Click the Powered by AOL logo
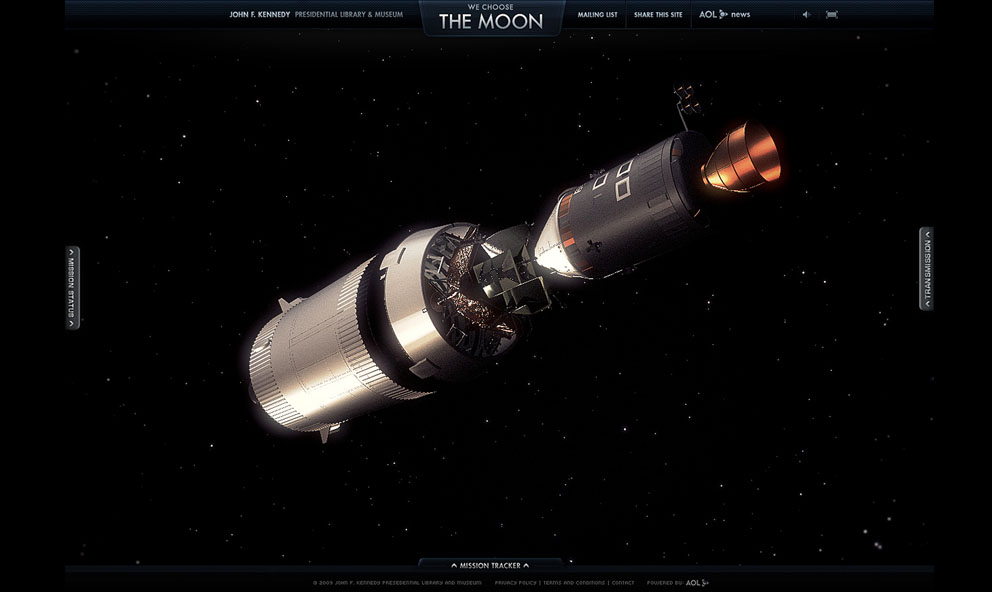The height and width of the screenshot is (592, 992). pyautogui.click(x=697, y=582)
